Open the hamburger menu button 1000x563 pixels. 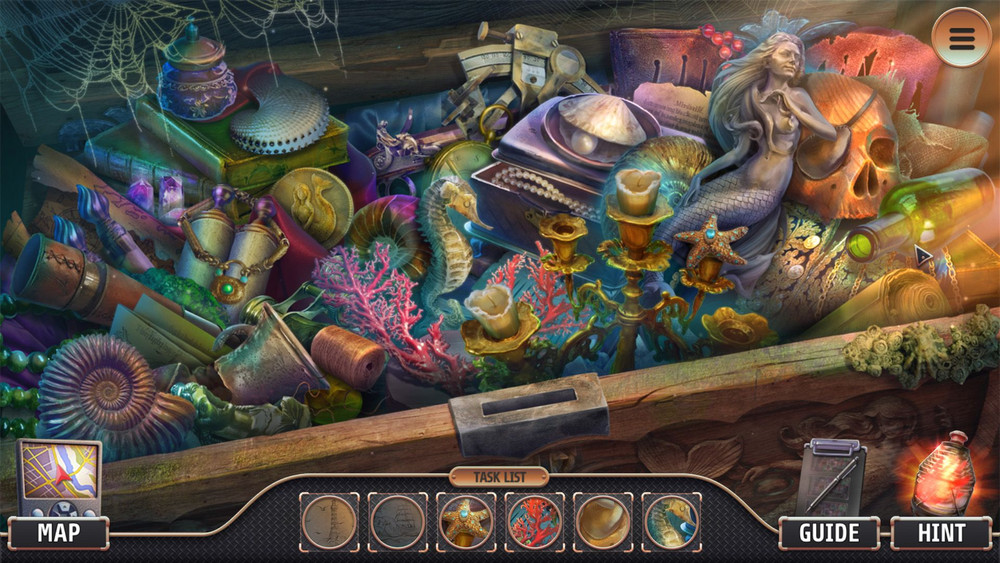[961, 38]
